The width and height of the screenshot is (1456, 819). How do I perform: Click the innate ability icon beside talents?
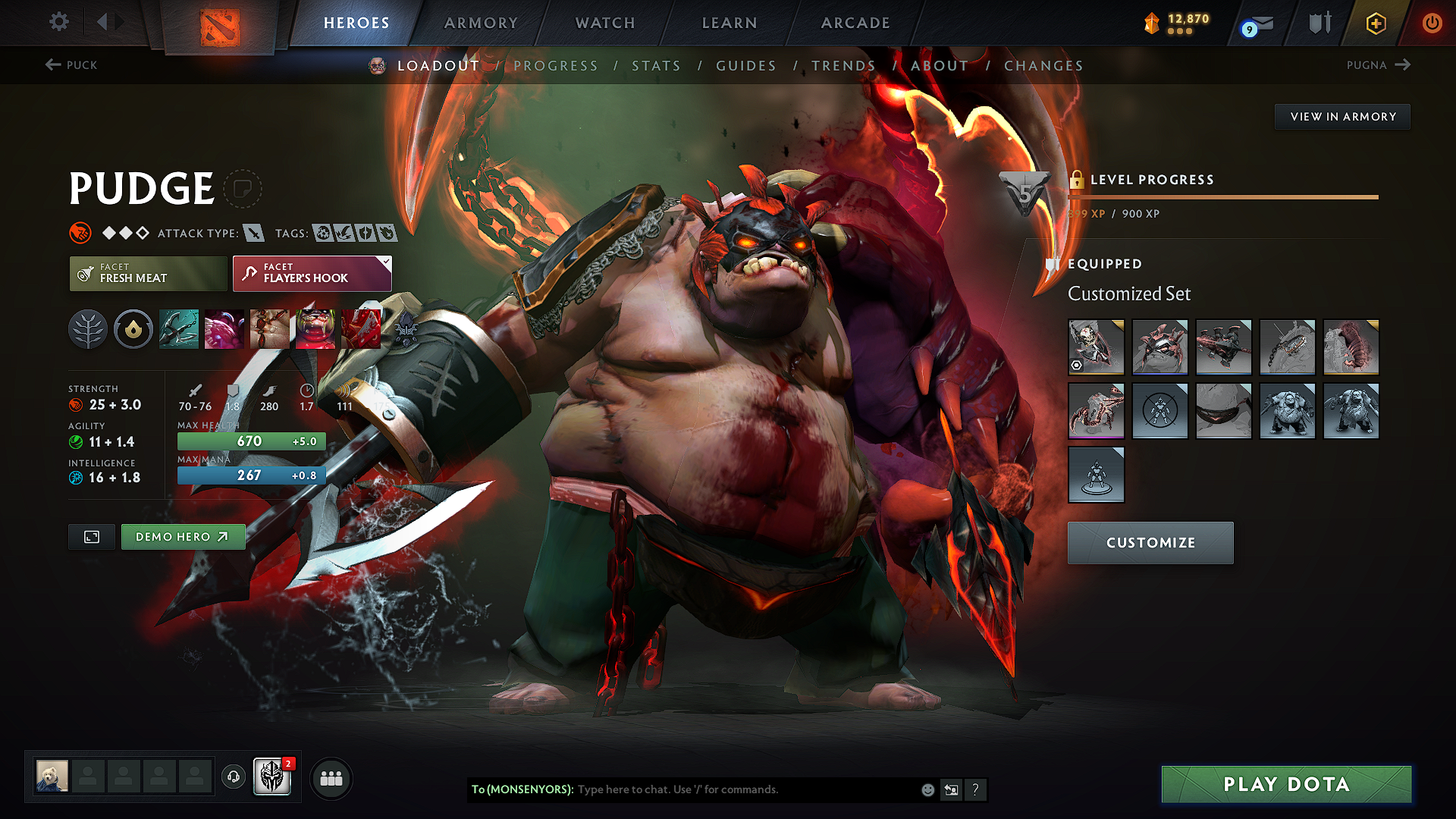[x=133, y=329]
